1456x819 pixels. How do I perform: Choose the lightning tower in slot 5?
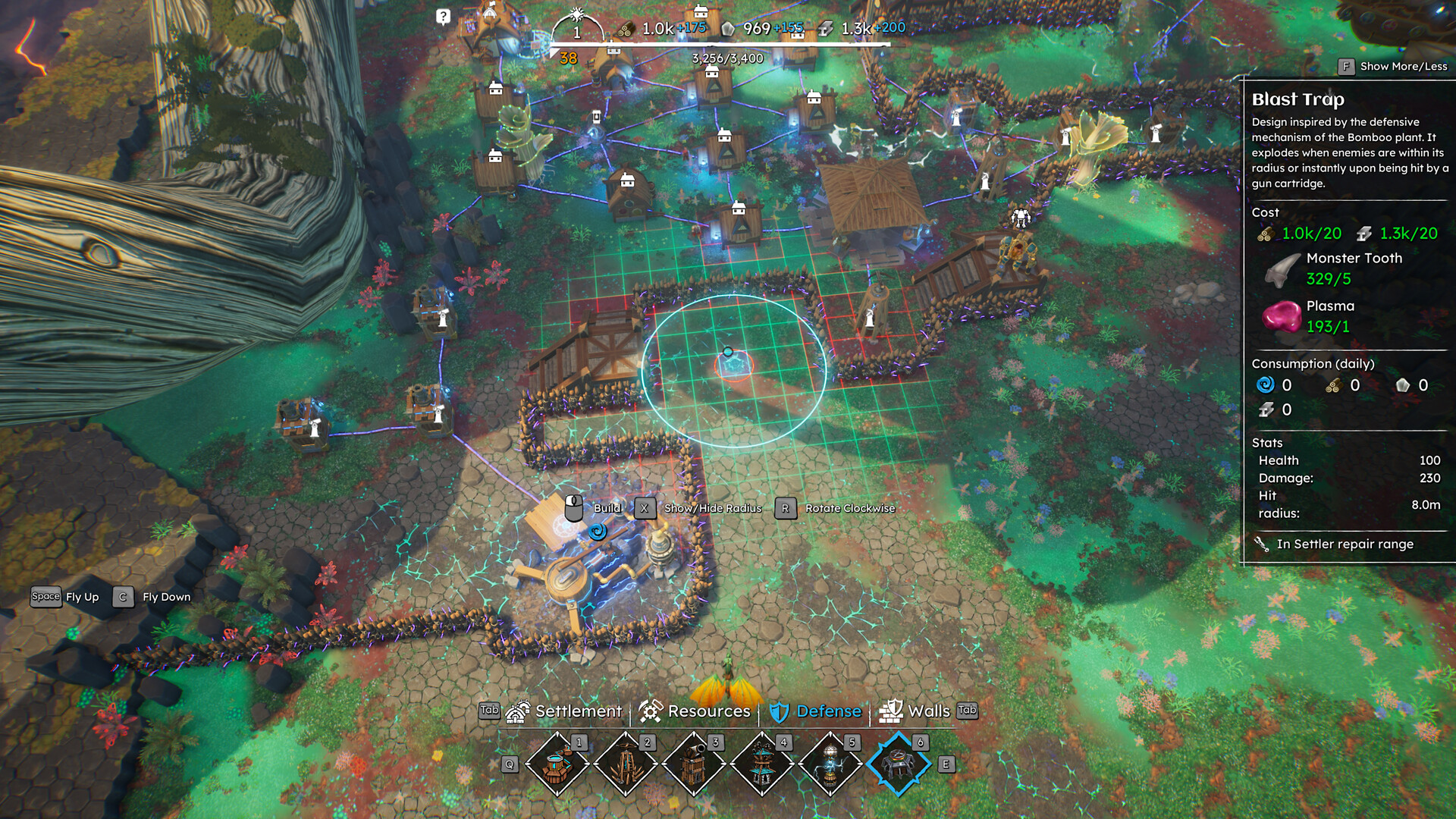[x=830, y=764]
